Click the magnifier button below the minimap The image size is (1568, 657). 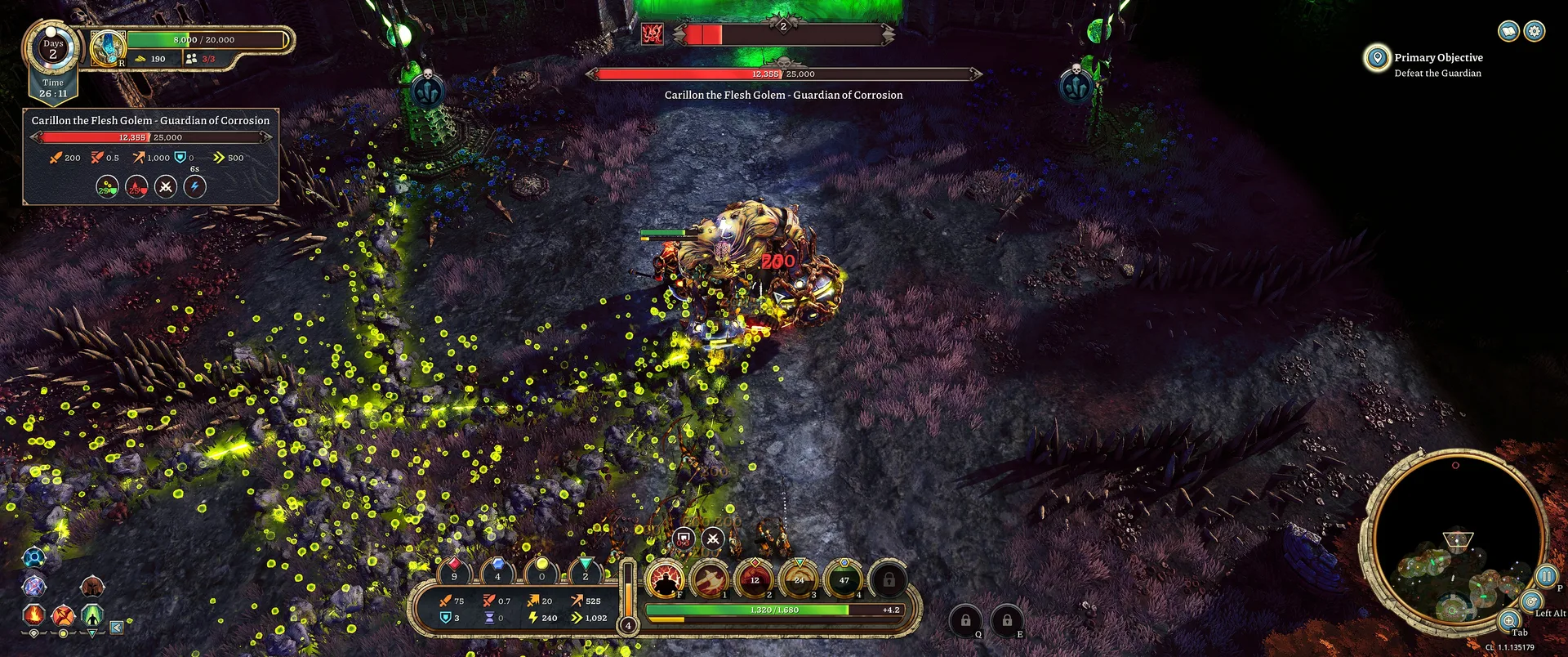pos(1509,620)
